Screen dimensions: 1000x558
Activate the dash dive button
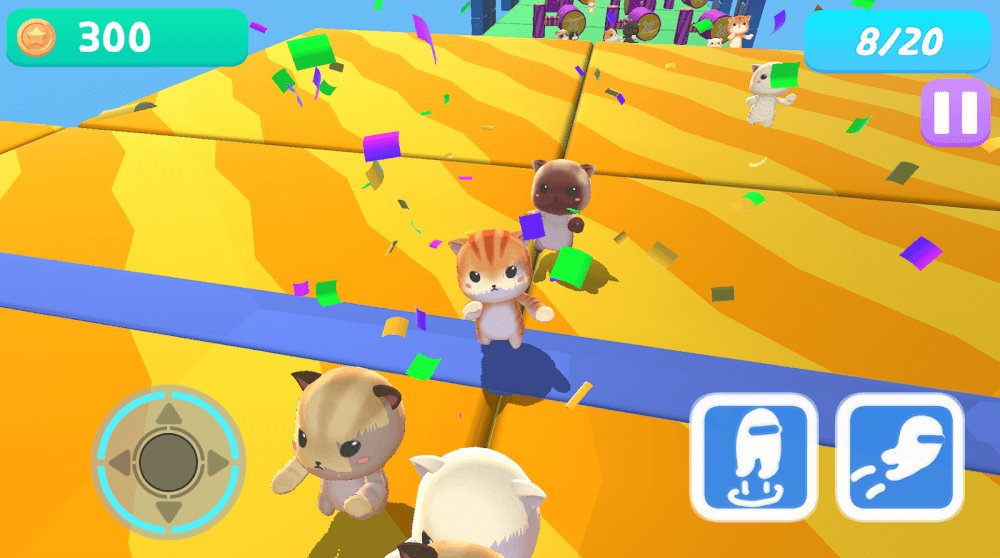tap(899, 457)
